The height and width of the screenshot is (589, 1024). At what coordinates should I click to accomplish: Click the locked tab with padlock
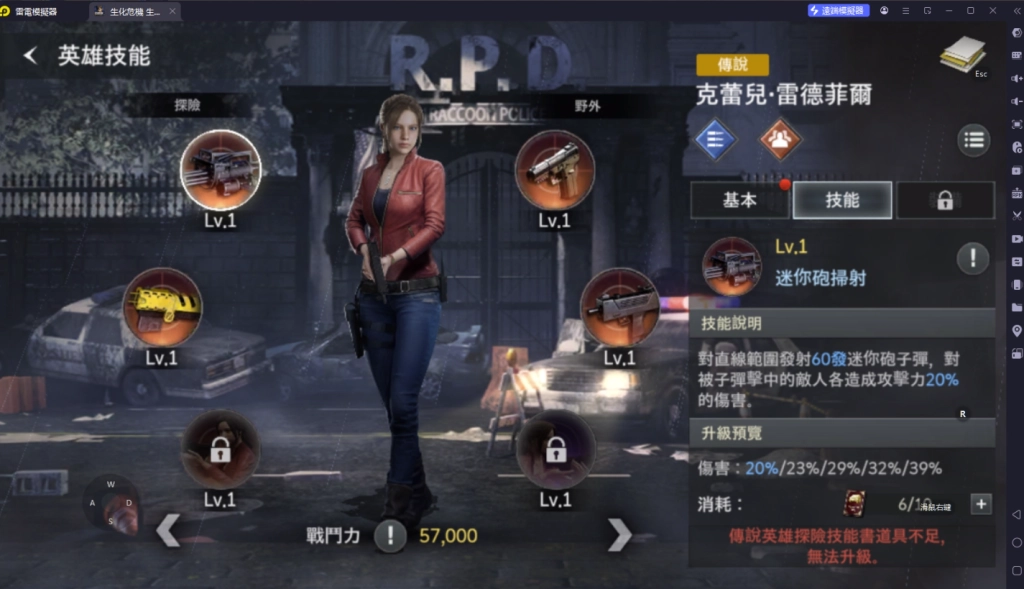pyautogui.click(x=944, y=200)
